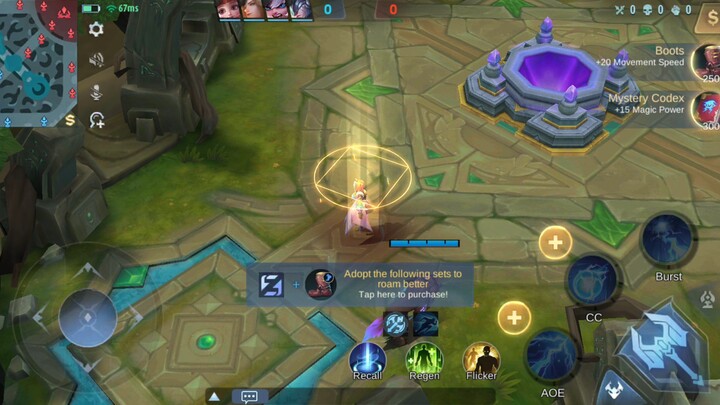Open the settings gear menu
This screenshot has height=405, width=720.
(96, 29)
